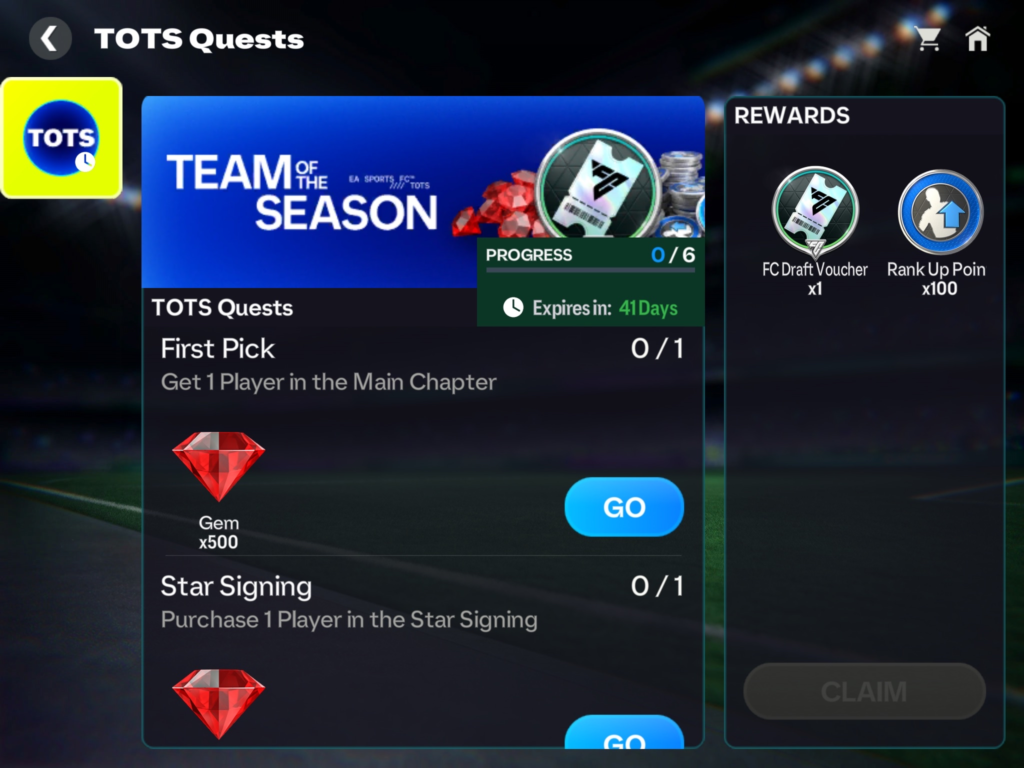Select the yellow TOTS quest tab
This screenshot has height=768, width=1024.
coord(62,138)
